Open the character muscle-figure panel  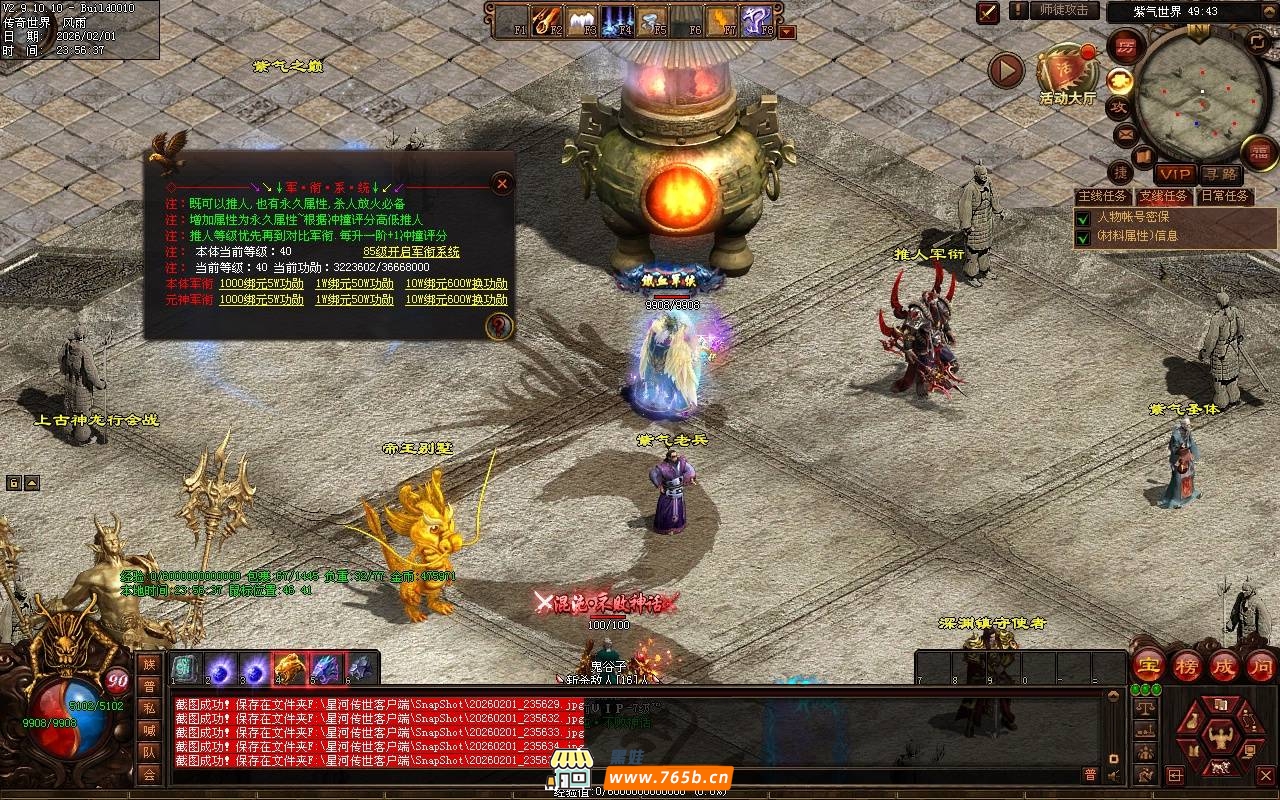[1221, 738]
